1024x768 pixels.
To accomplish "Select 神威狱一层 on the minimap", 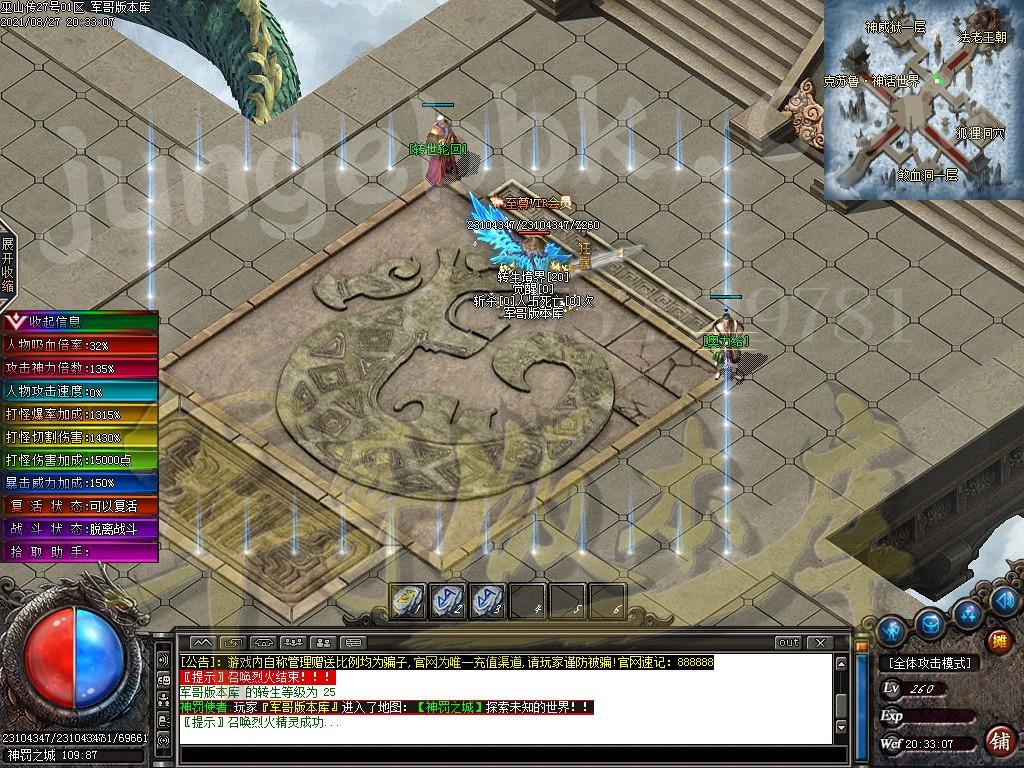I will tap(895, 27).
